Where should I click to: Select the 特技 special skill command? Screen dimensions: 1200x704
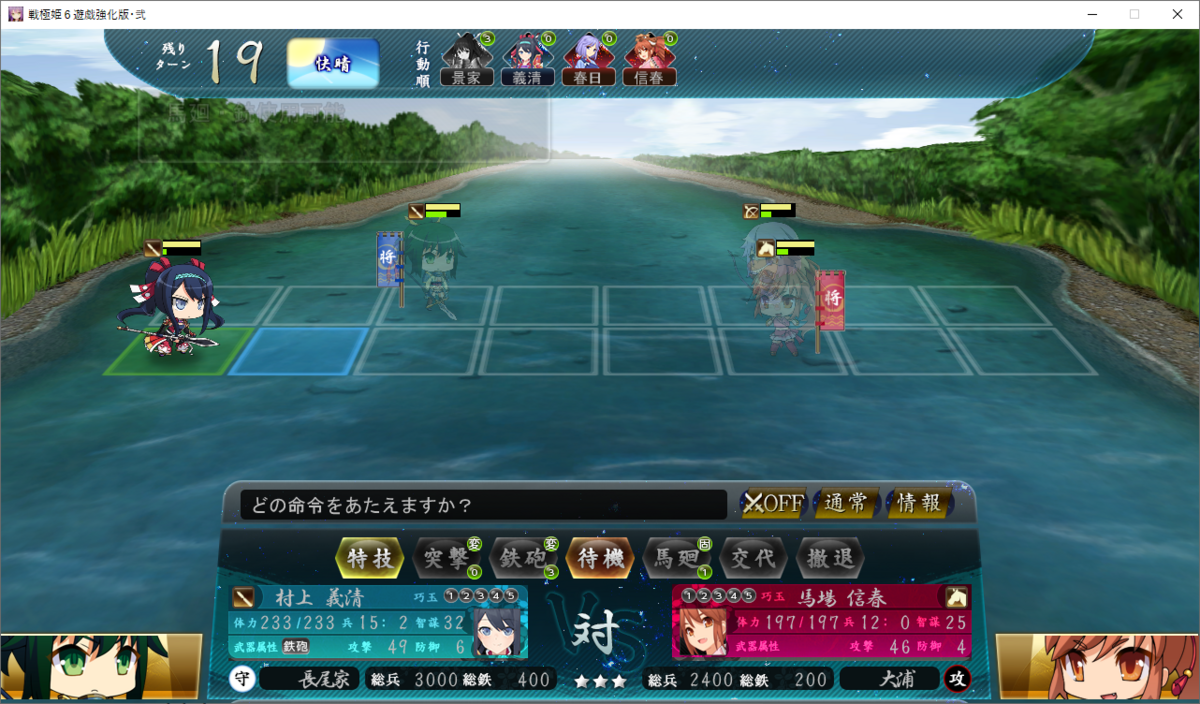(x=370, y=558)
